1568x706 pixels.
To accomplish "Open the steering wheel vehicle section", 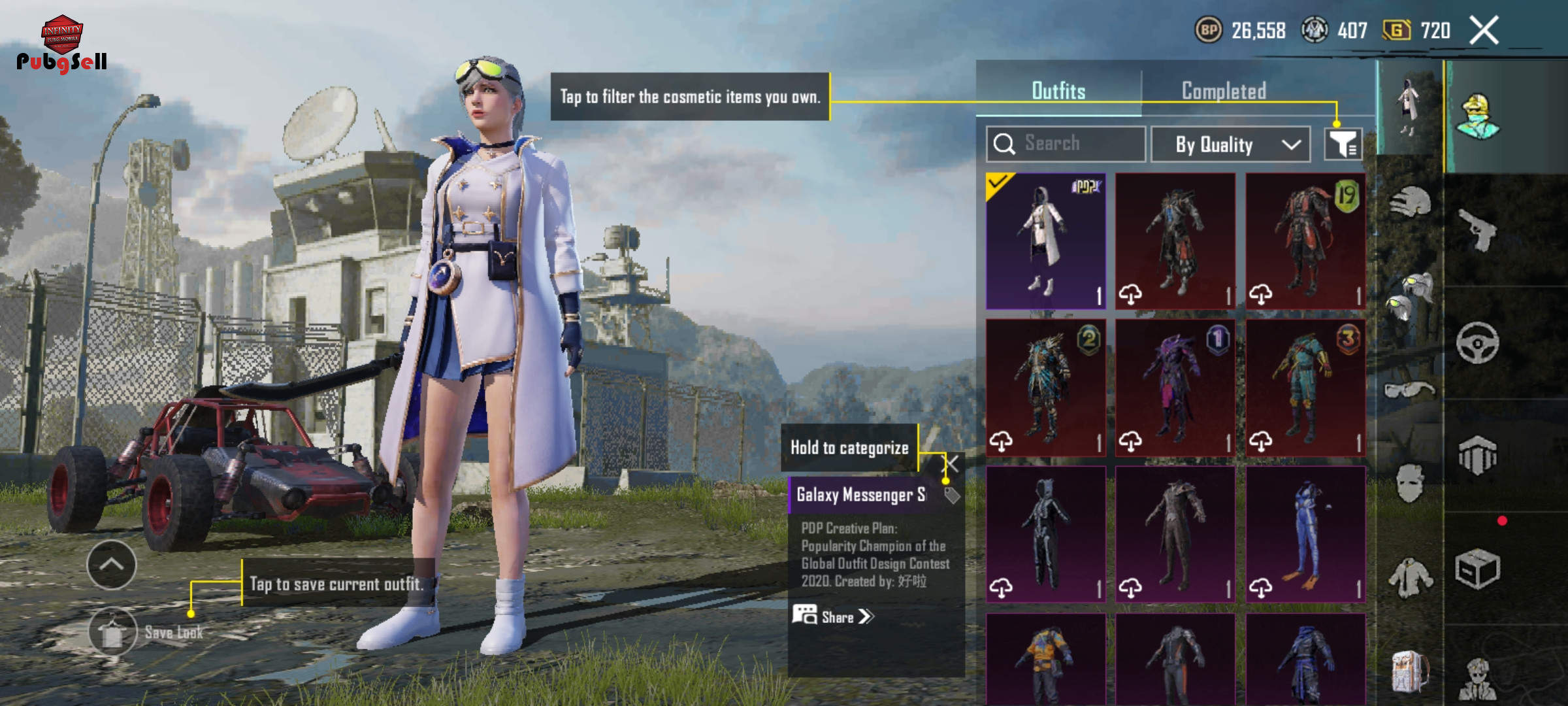I will pos(1478,343).
